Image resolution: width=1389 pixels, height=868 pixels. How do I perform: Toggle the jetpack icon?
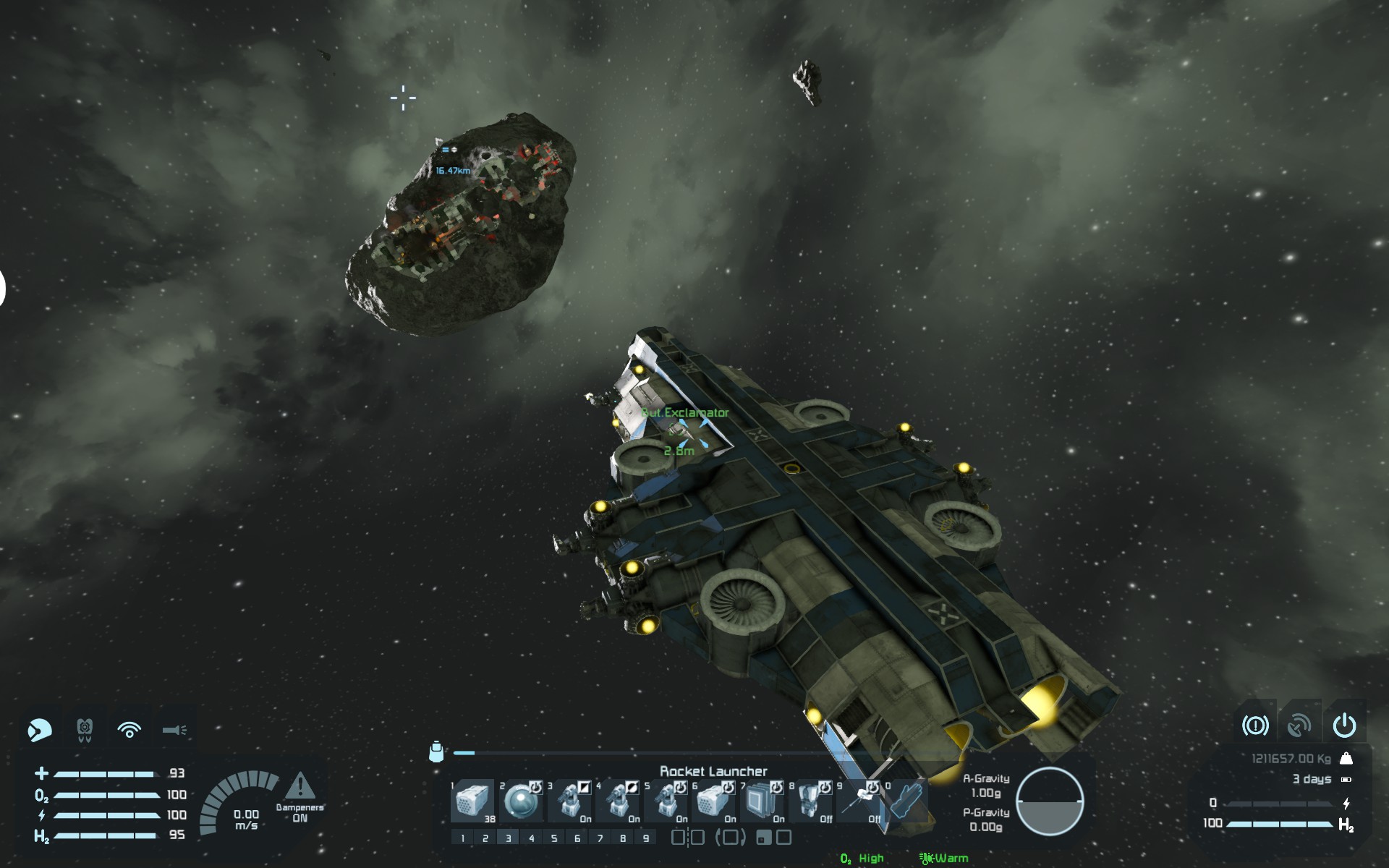click(85, 730)
